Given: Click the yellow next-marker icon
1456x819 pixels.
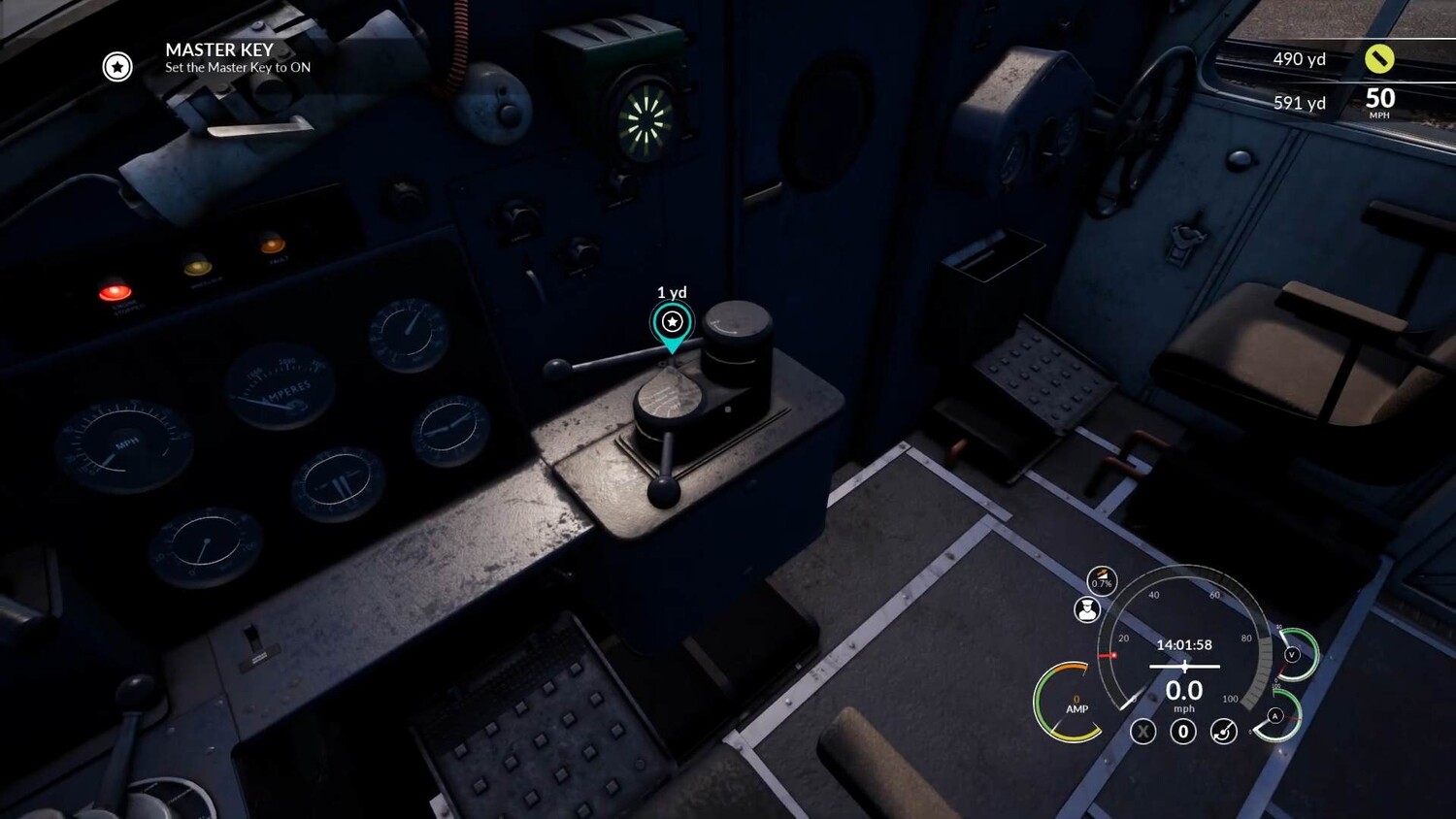Looking at the screenshot, I should tap(1379, 58).
